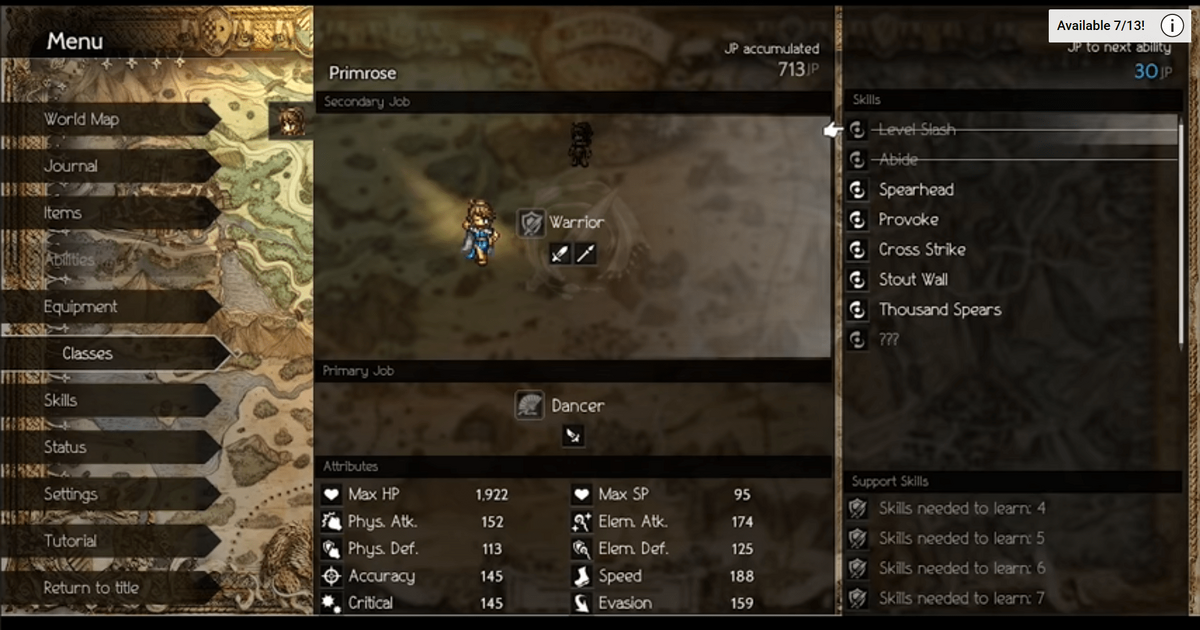Open the Items menu
This screenshot has width=1200, height=630.
63,213
